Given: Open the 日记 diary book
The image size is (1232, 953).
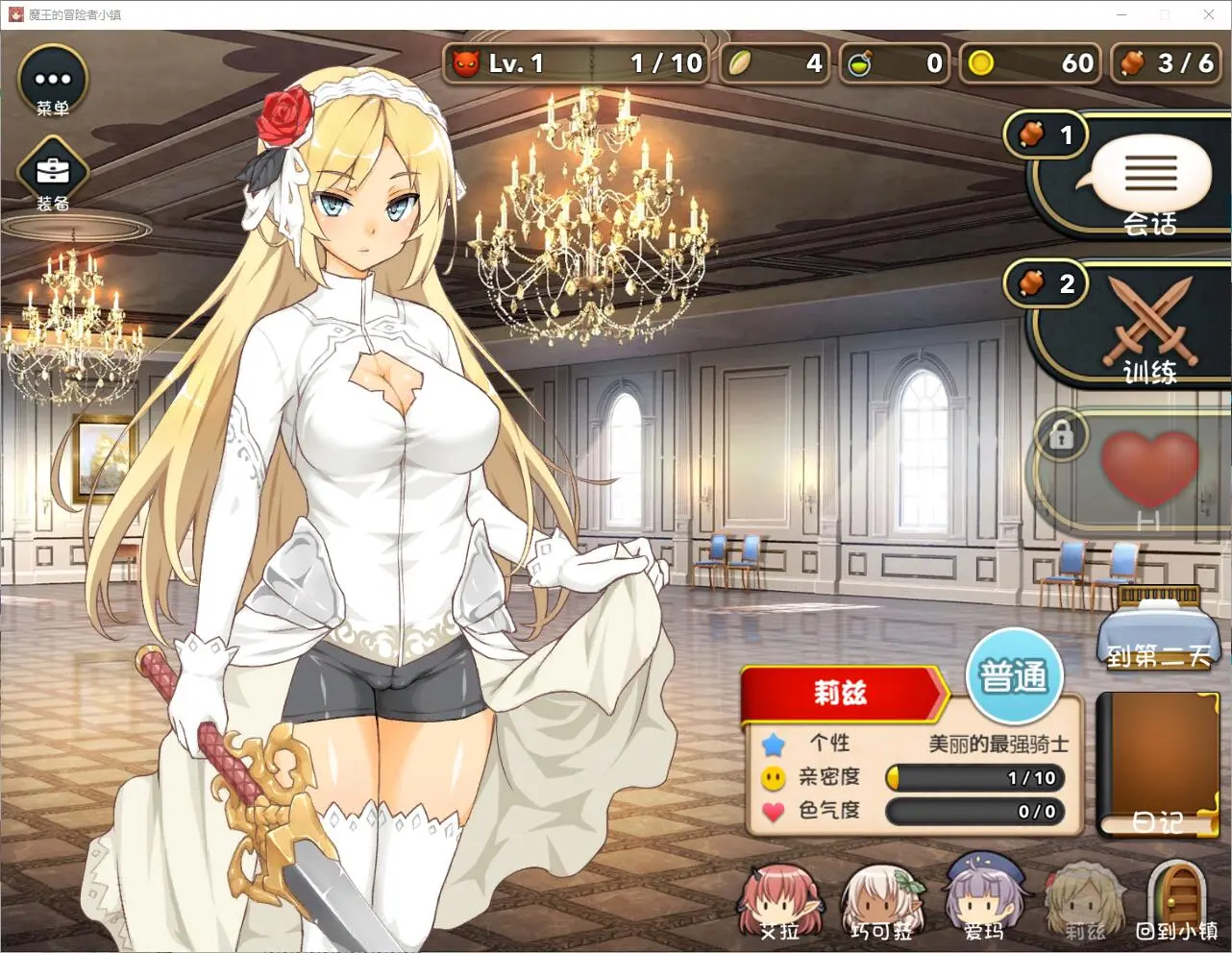Looking at the screenshot, I should [x=1157, y=766].
